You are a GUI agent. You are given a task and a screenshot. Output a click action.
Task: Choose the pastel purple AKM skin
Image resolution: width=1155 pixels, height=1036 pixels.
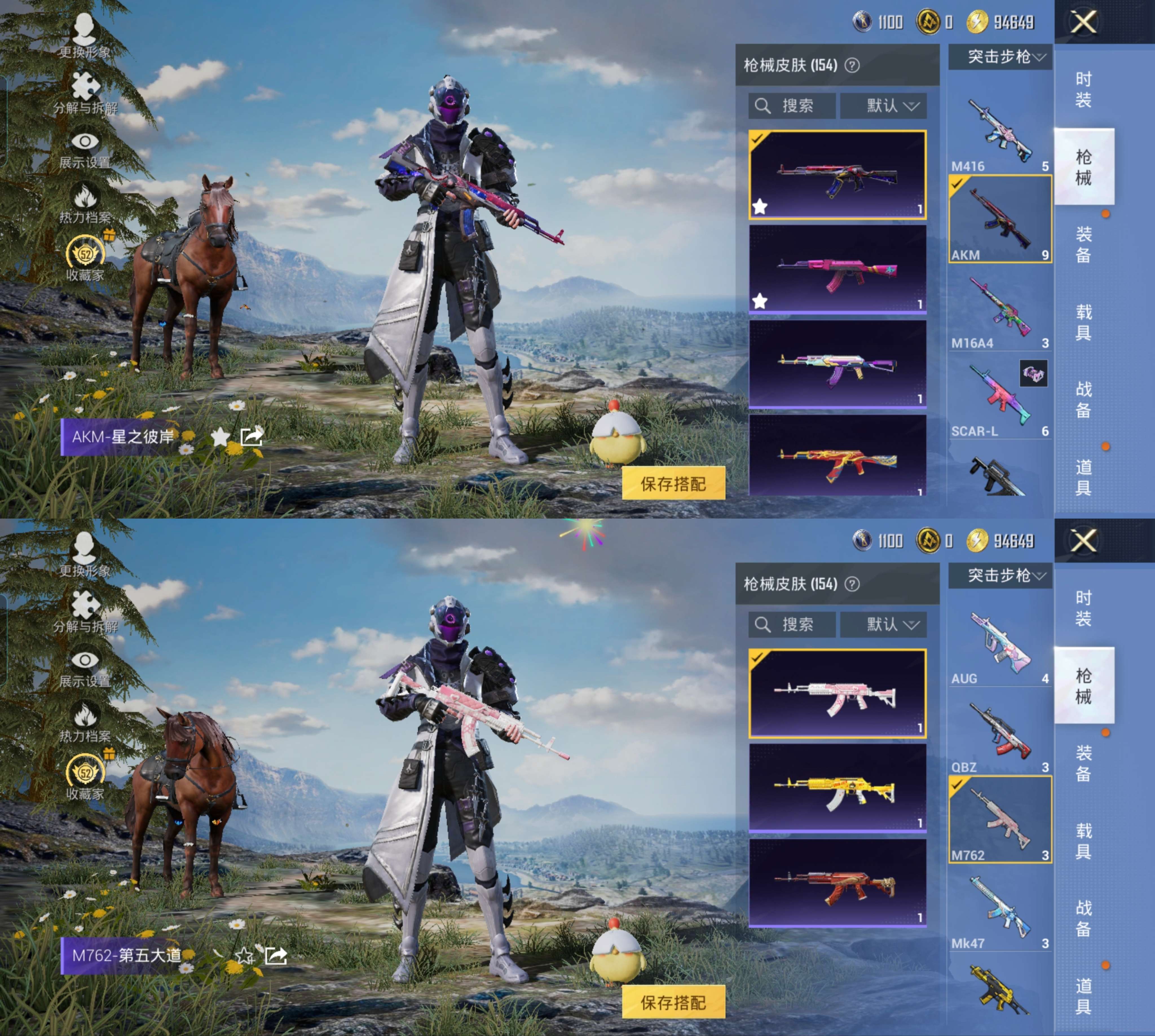point(837,364)
